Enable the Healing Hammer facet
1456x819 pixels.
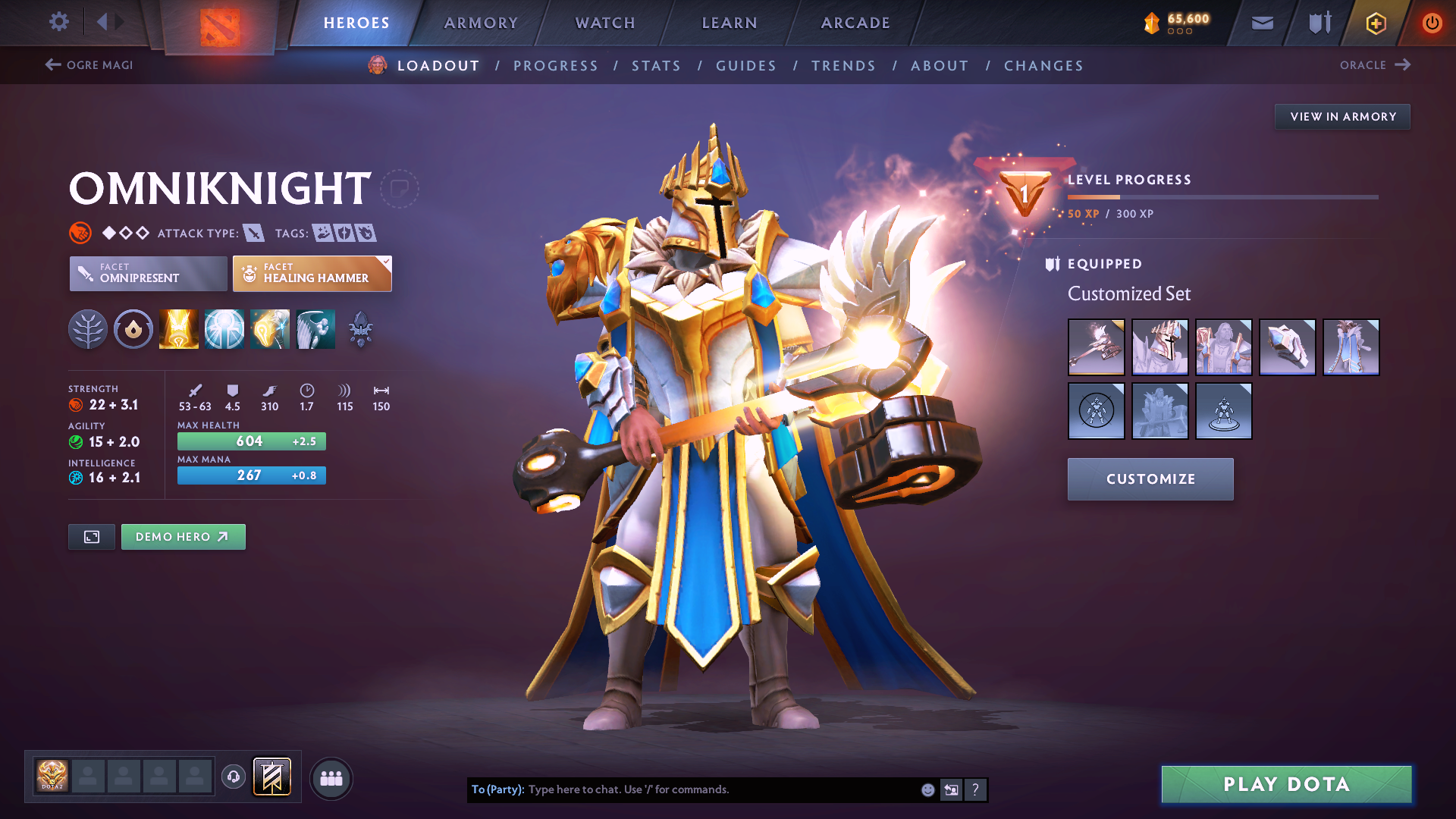pos(312,274)
